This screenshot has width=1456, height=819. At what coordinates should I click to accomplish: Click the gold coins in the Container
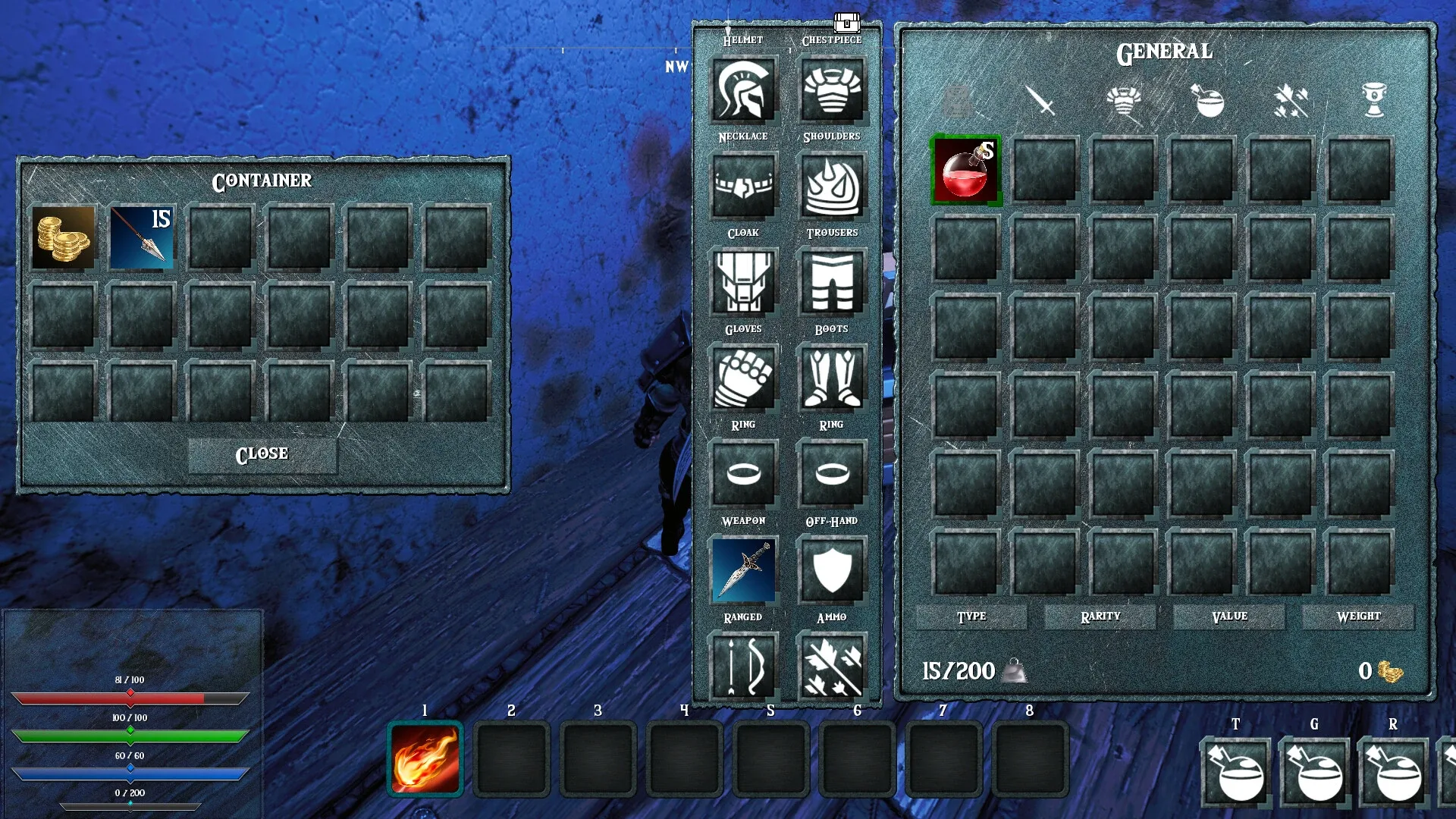click(64, 237)
